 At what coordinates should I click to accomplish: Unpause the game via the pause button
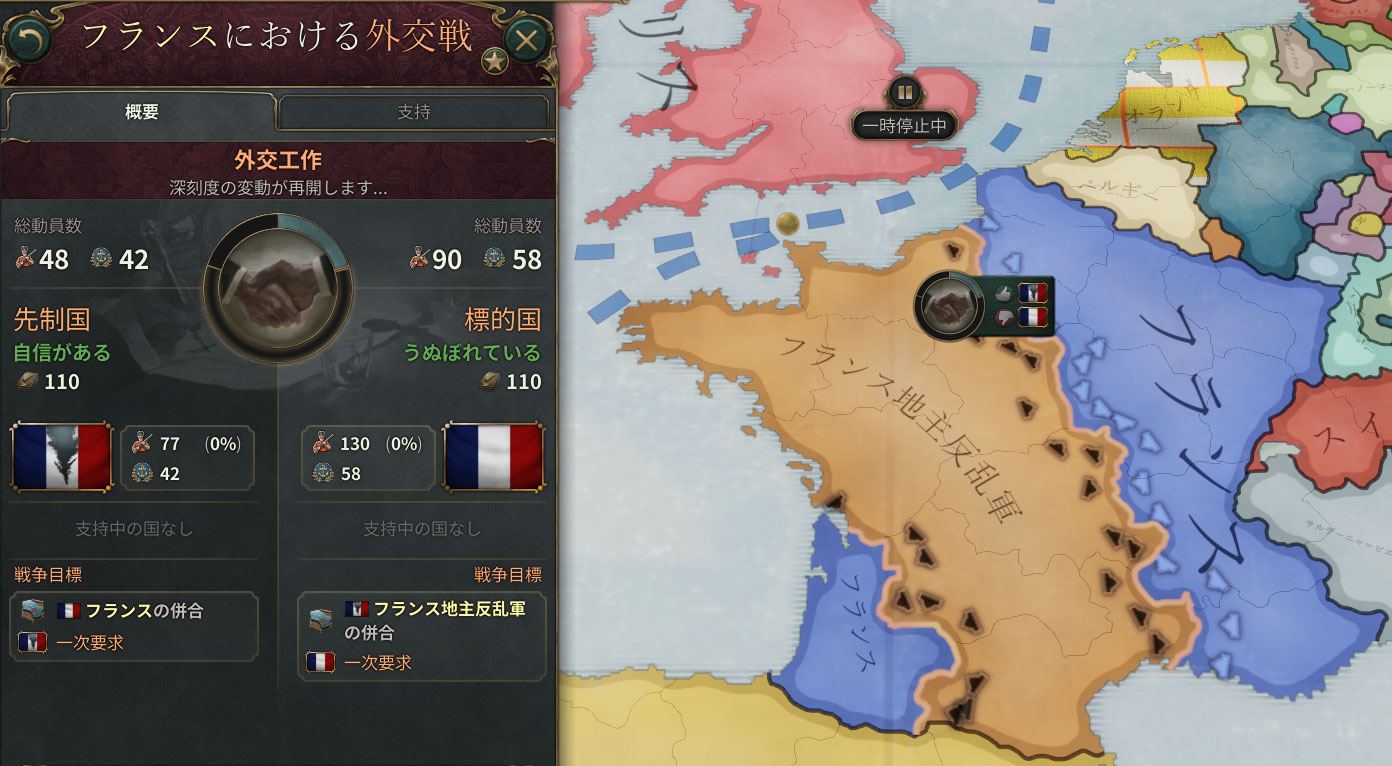[904, 93]
